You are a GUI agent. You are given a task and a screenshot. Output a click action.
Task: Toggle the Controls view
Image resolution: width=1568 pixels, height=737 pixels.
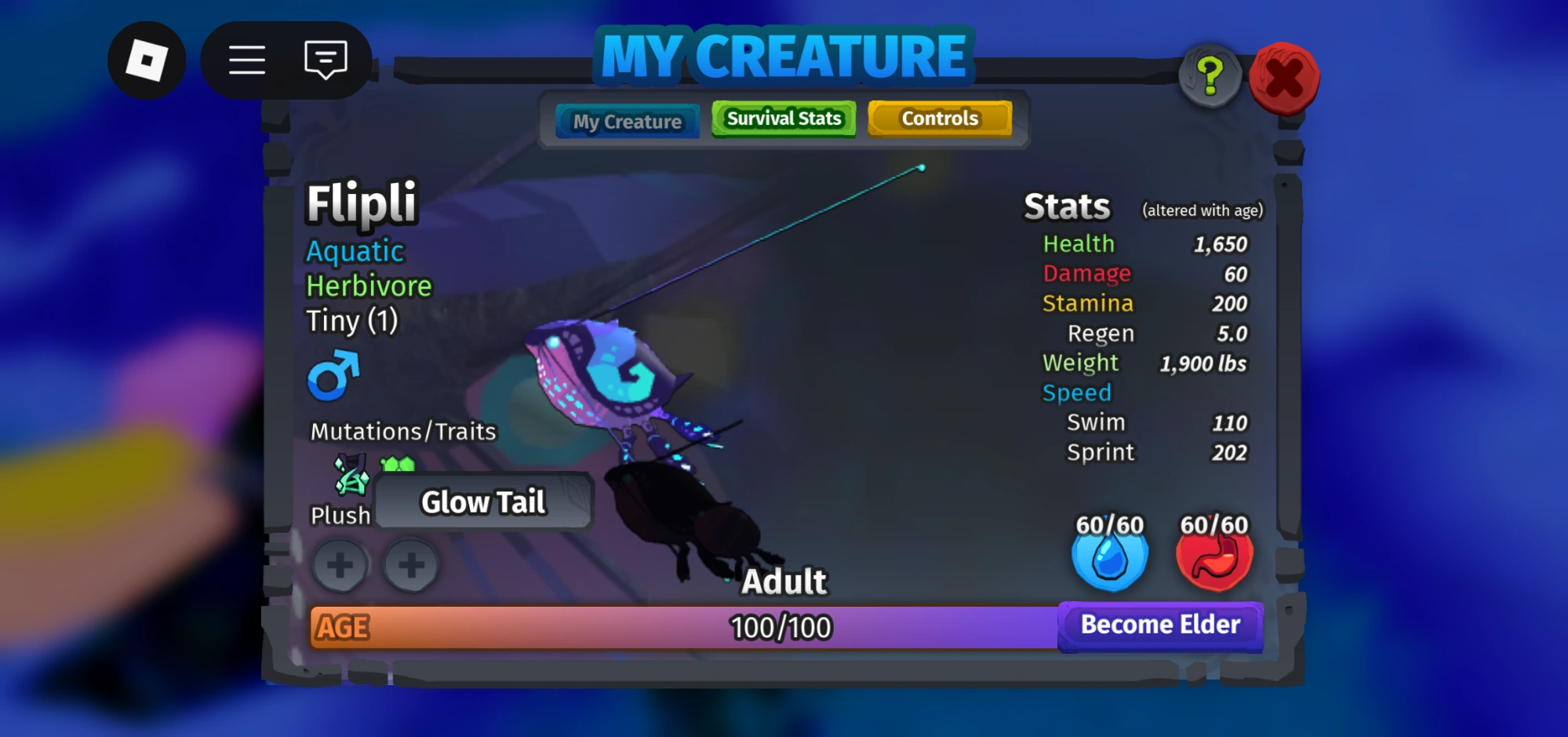(939, 118)
